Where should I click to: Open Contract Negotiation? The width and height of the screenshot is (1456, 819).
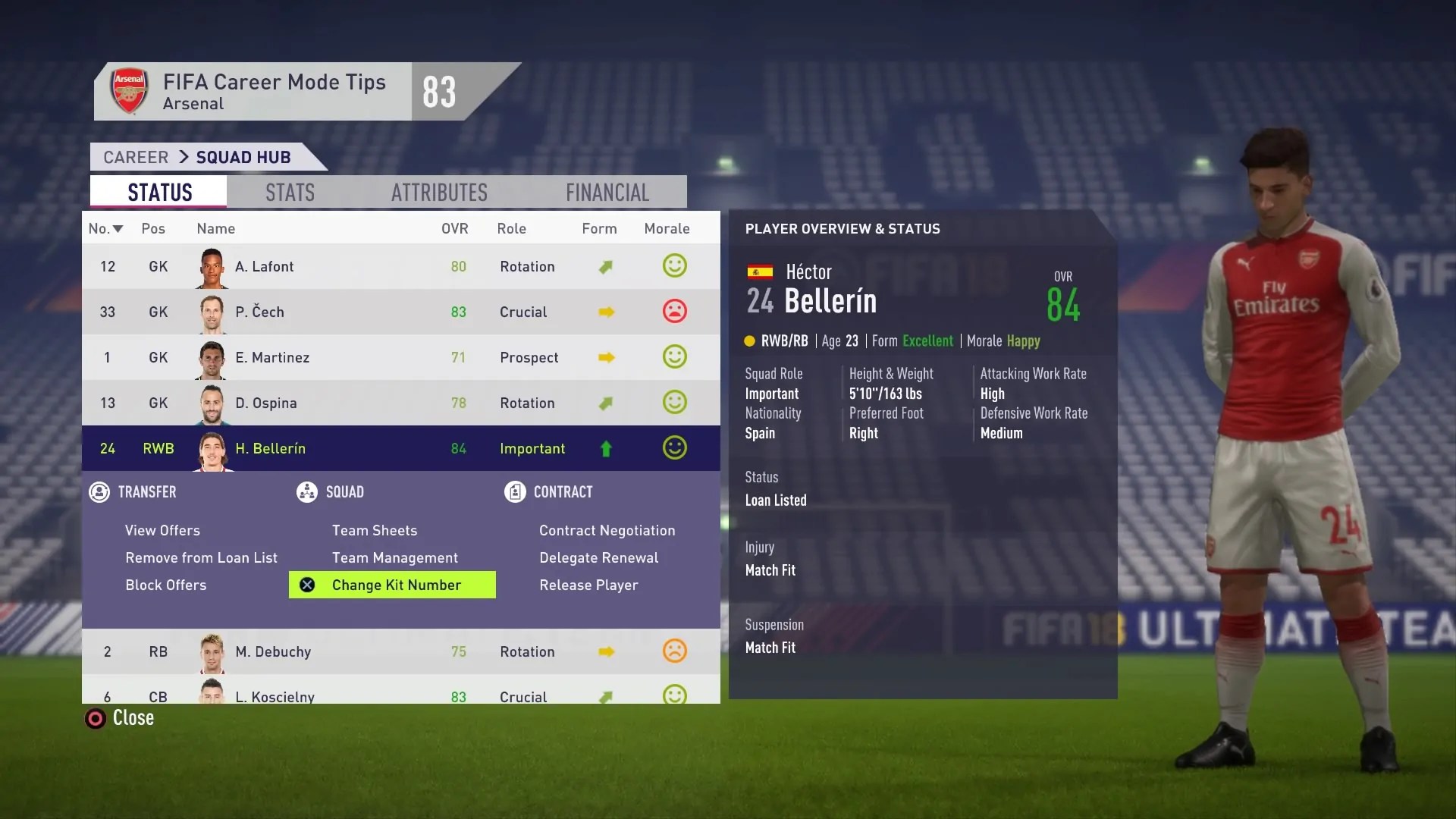tap(607, 530)
